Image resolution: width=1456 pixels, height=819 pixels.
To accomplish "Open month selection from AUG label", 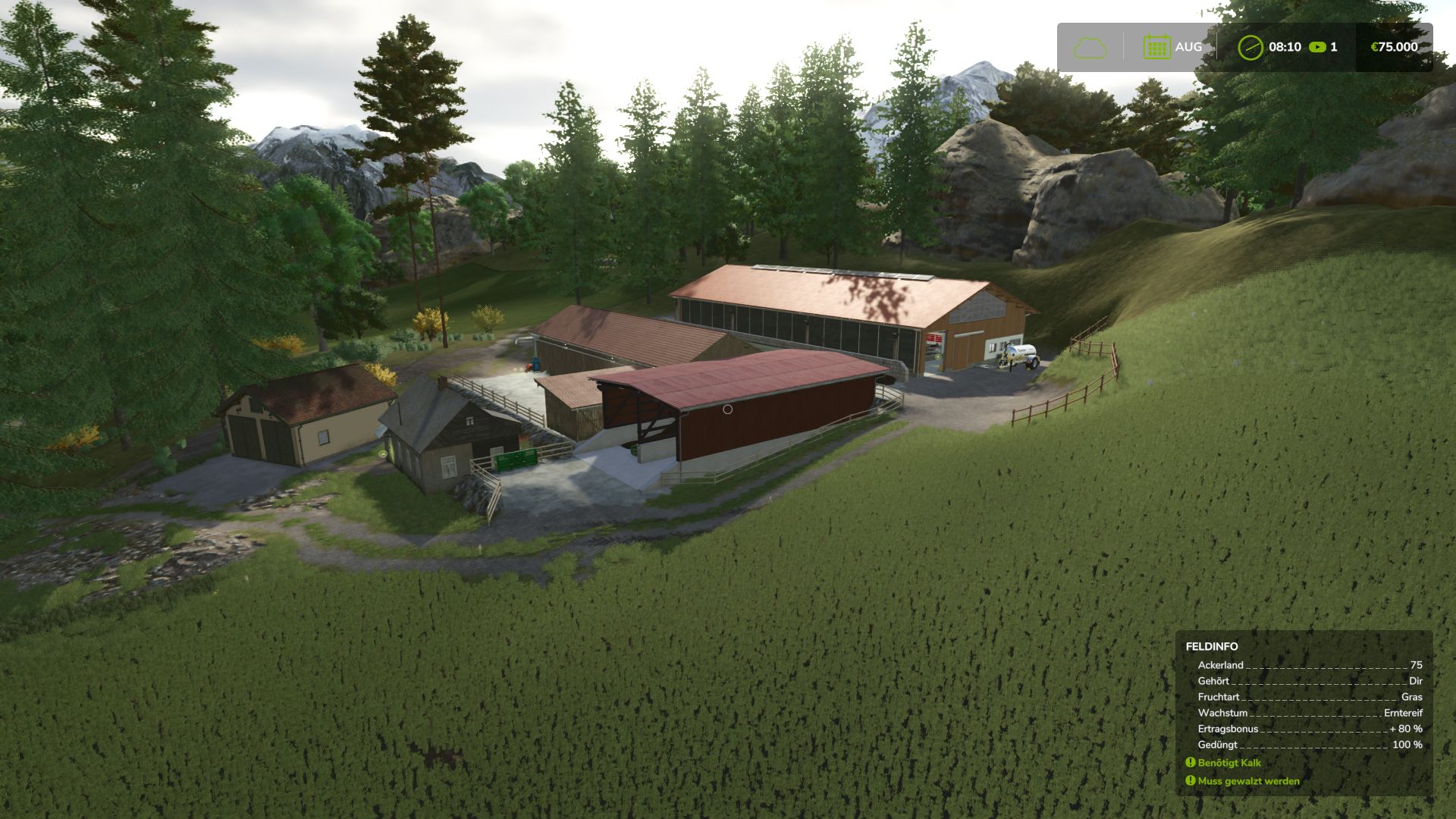I will click(1188, 47).
